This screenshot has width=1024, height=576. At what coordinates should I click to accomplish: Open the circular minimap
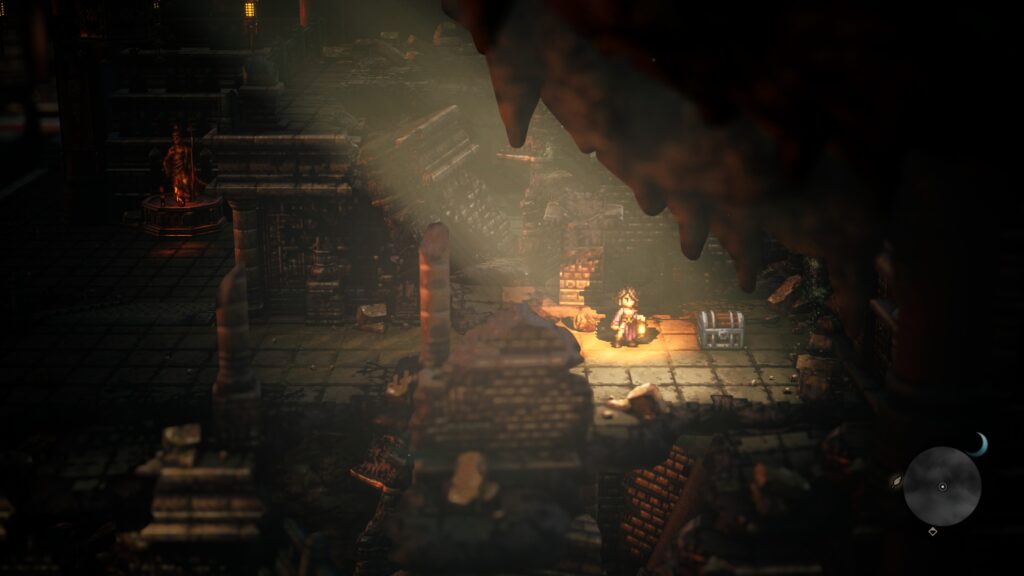(x=942, y=486)
